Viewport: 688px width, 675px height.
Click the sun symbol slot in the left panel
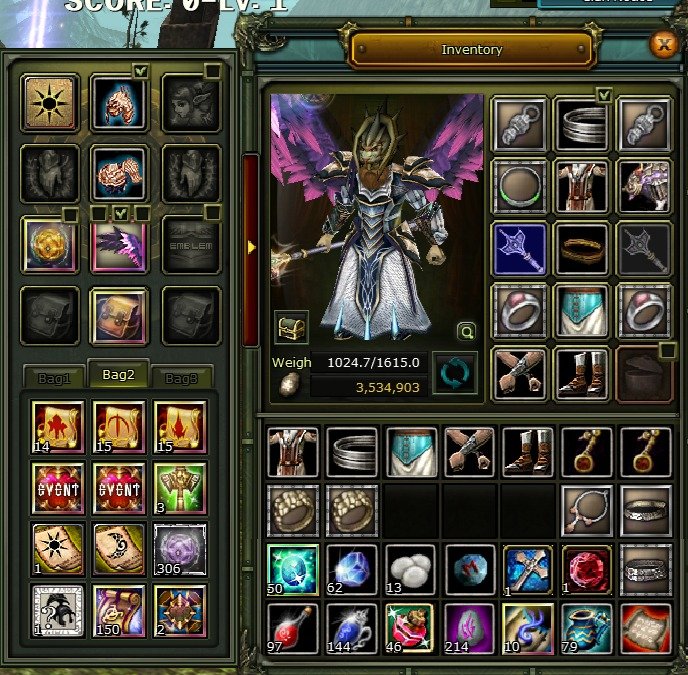tap(48, 103)
